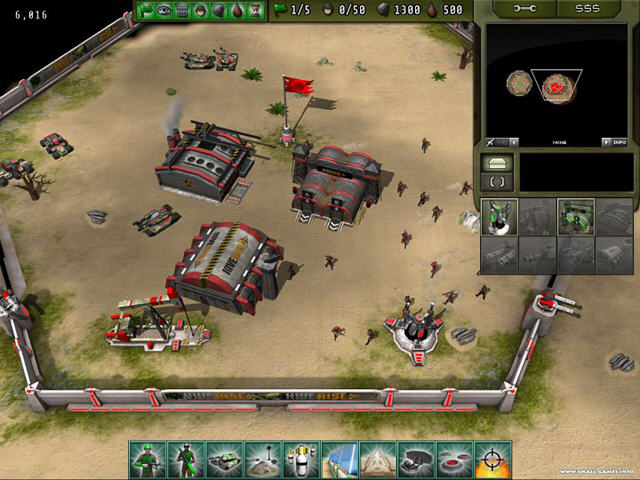
Task: Choose the defense turret build icon
Action: click(x=499, y=216)
